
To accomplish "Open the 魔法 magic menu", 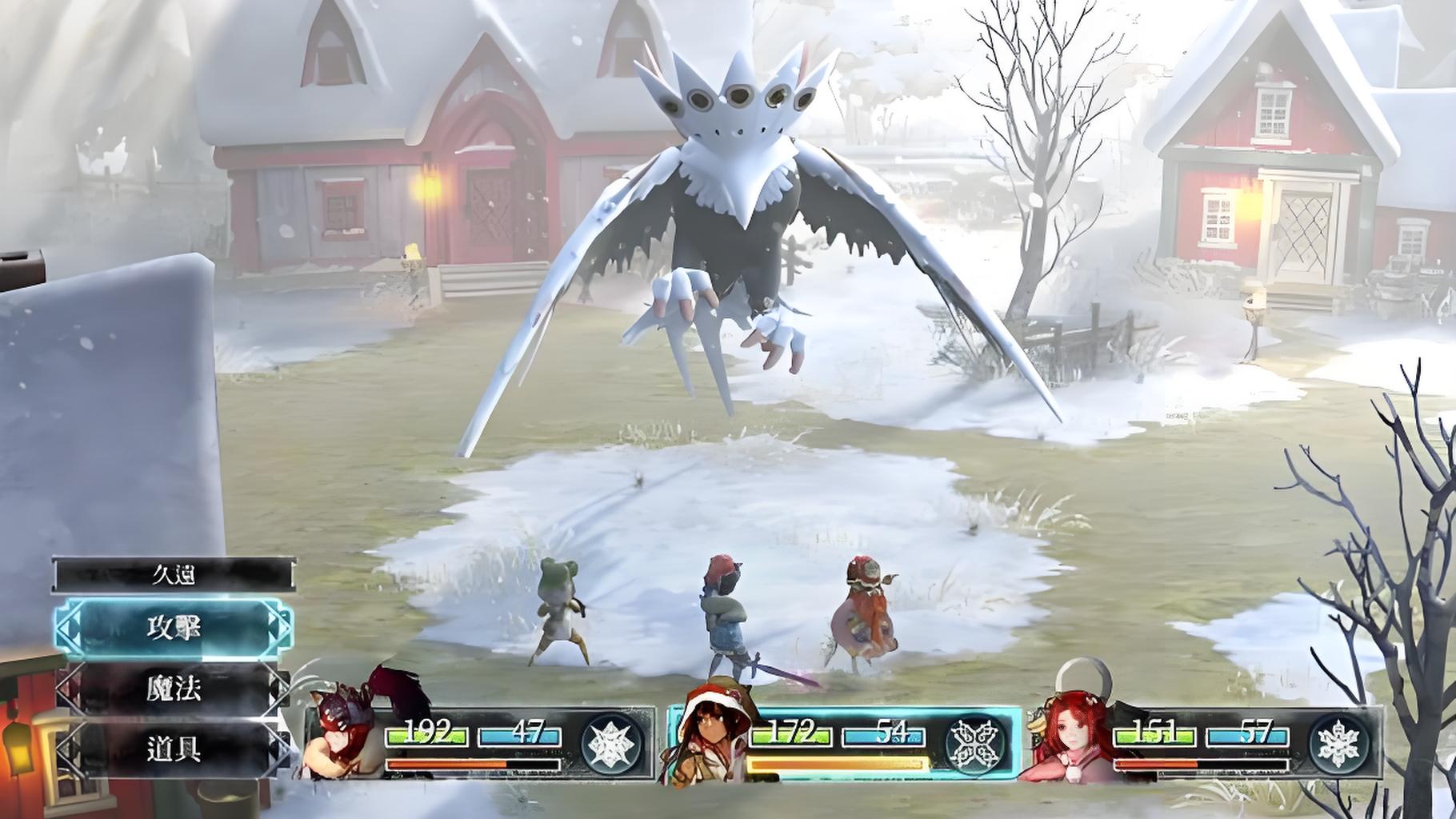I will (x=174, y=689).
